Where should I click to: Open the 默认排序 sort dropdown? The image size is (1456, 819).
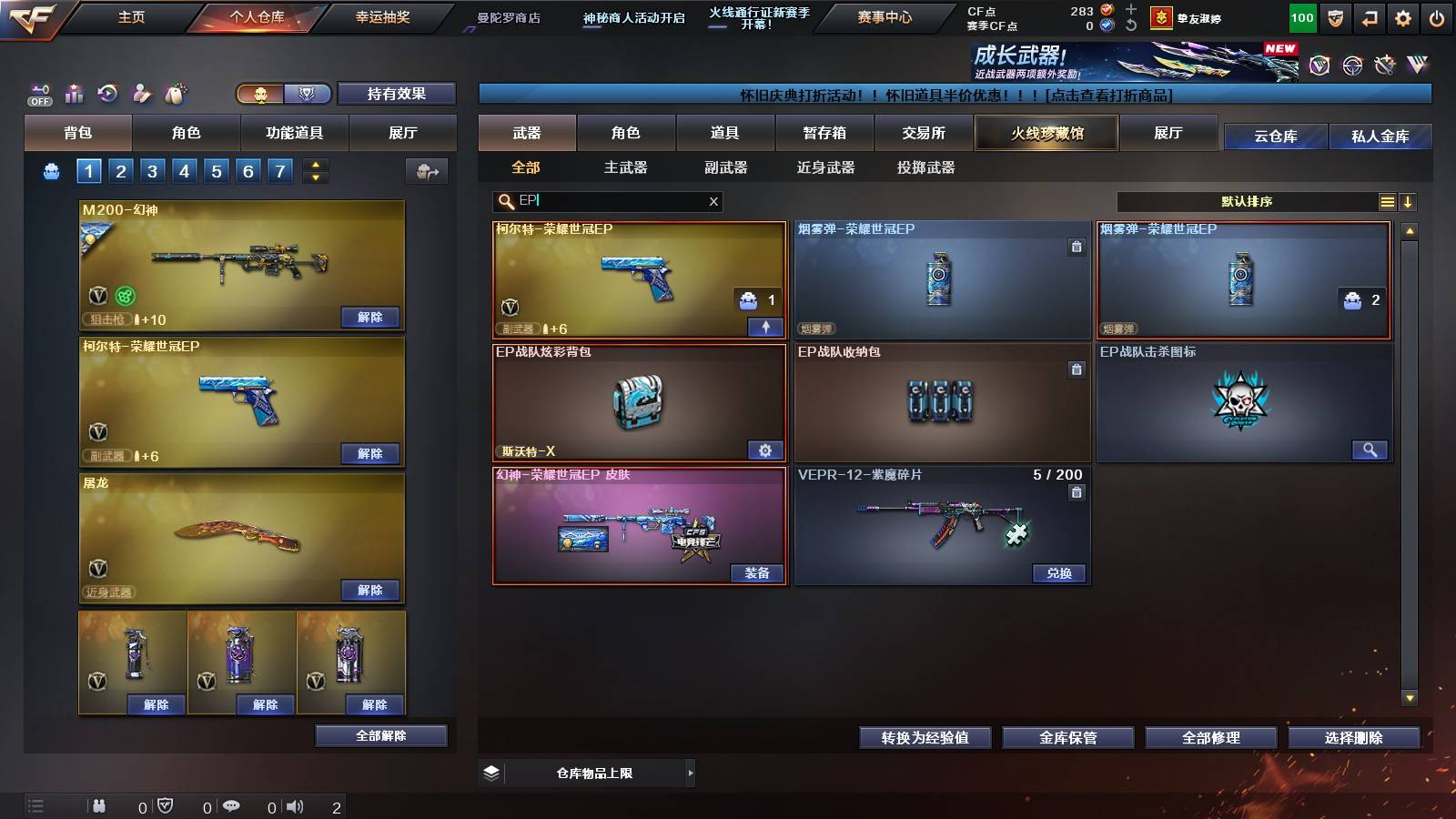pos(1247,201)
